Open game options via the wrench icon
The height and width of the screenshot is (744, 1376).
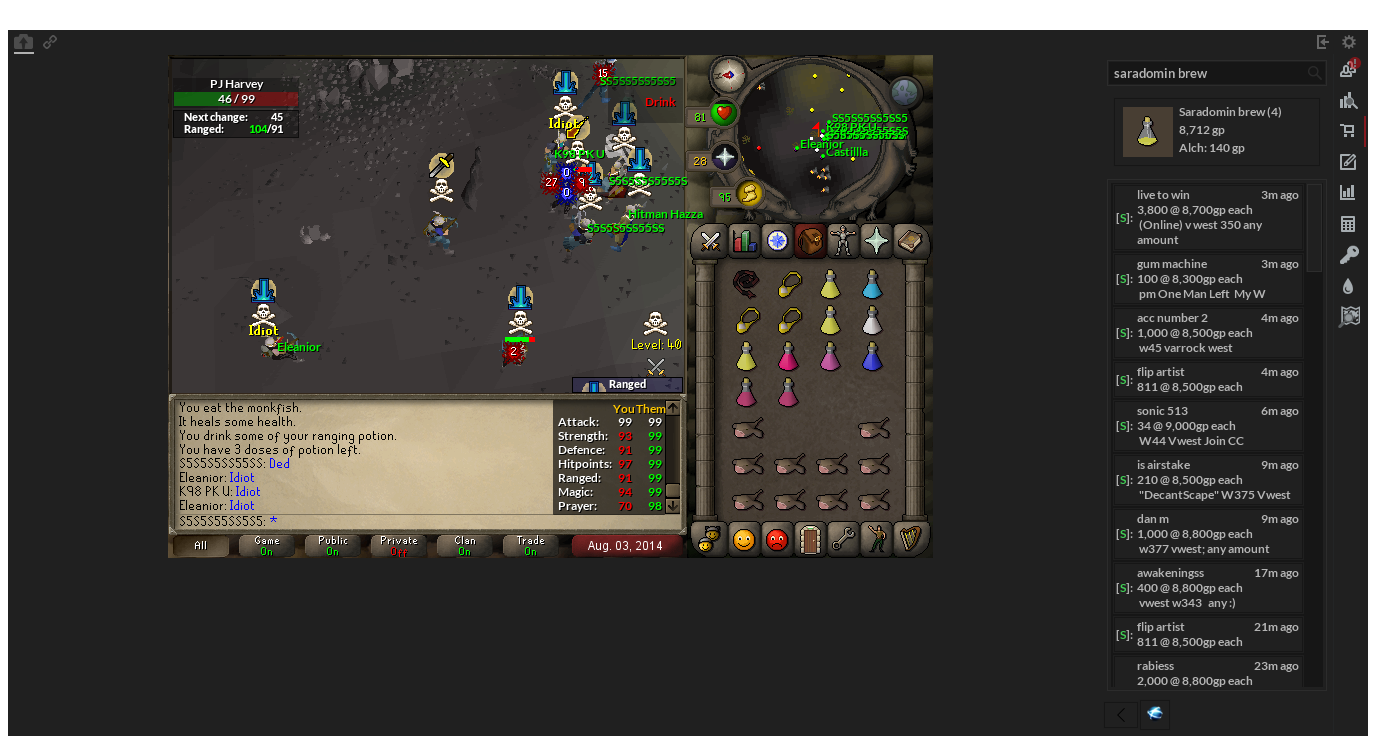pyautogui.click(x=843, y=539)
